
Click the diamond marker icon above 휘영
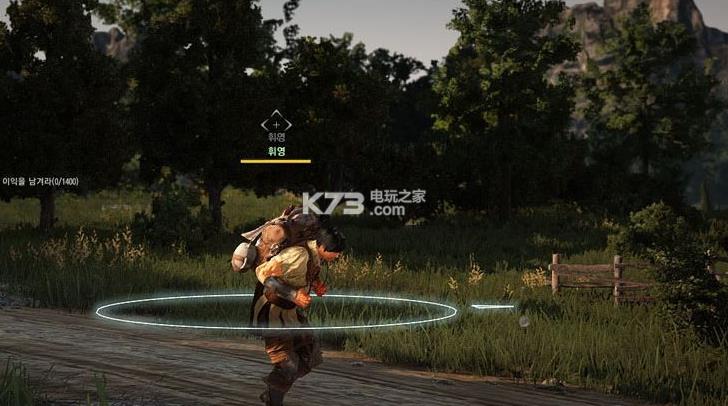pos(276,124)
